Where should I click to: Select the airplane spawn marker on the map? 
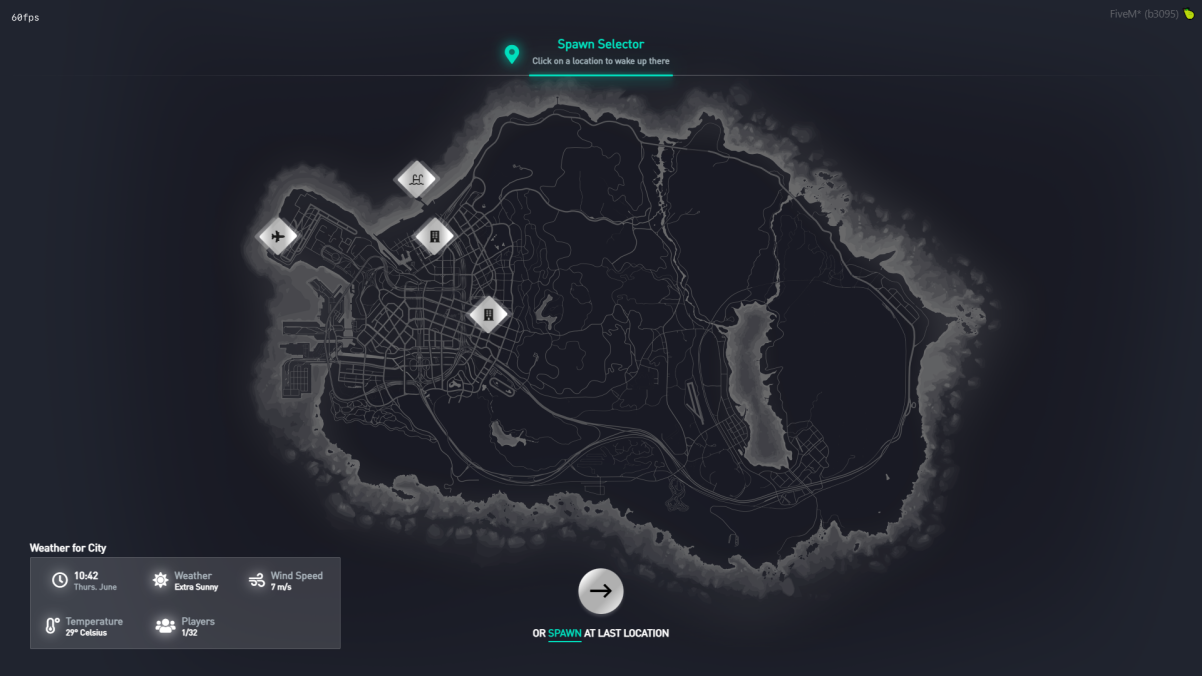(x=278, y=237)
